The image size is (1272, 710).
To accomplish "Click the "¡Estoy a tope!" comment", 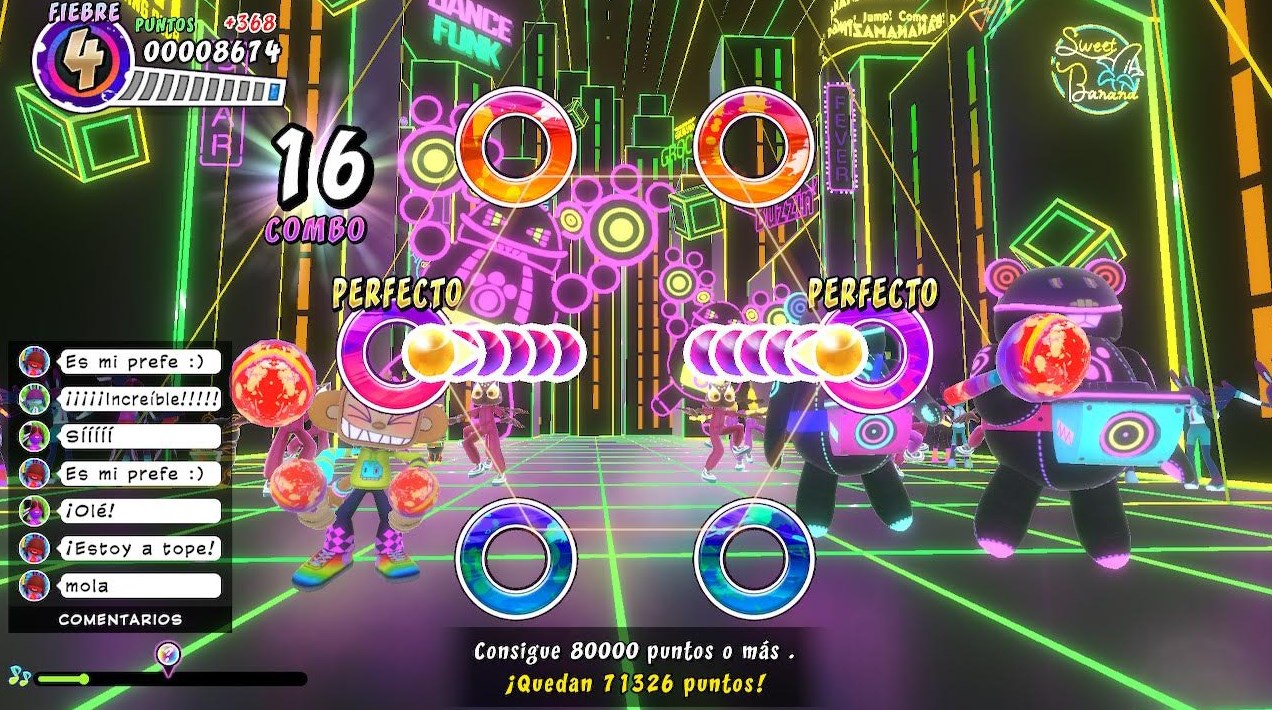I will pyautogui.click(x=138, y=548).
